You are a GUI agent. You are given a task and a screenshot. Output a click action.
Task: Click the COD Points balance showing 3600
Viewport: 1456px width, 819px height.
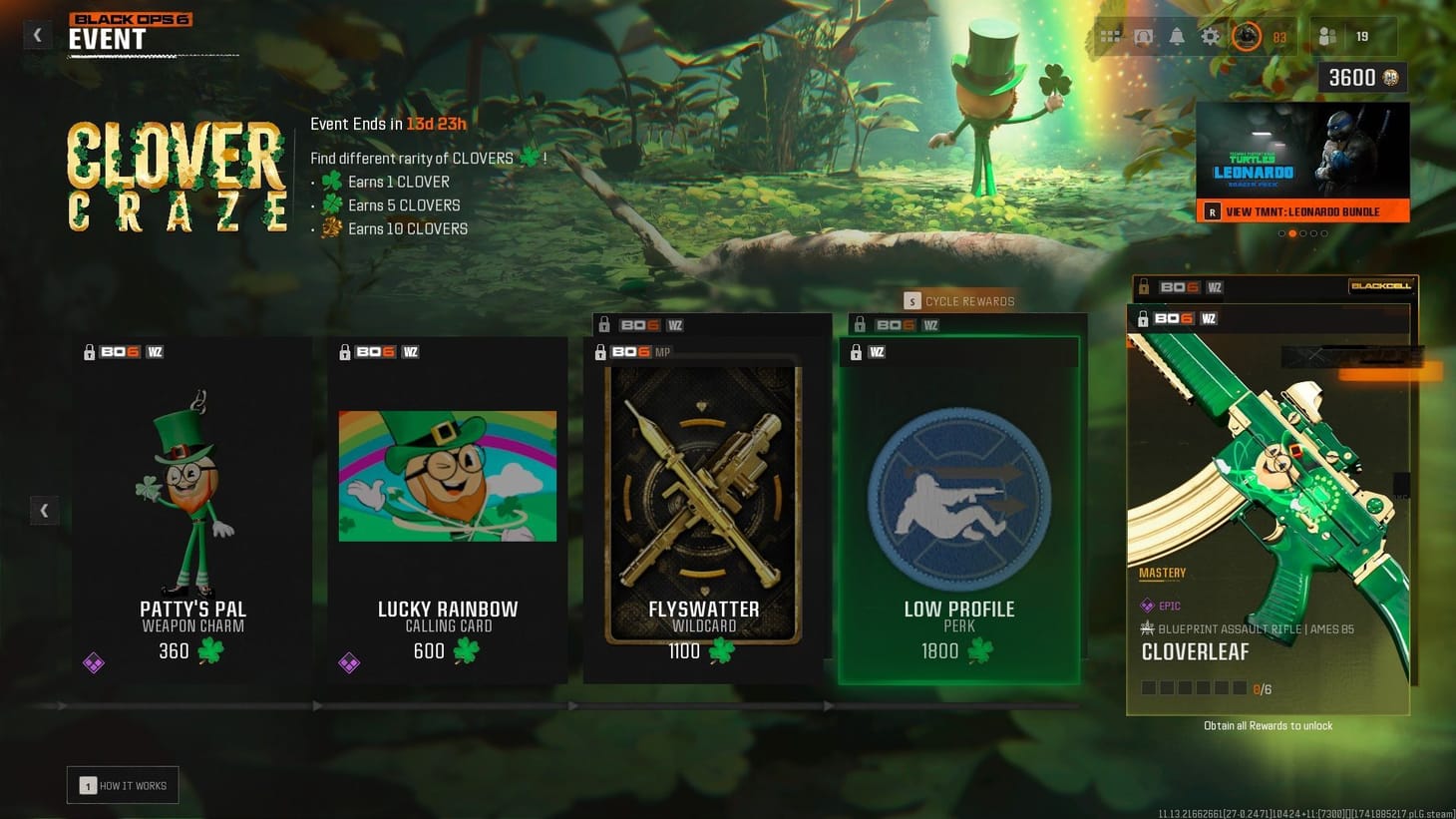coord(1360,76)
